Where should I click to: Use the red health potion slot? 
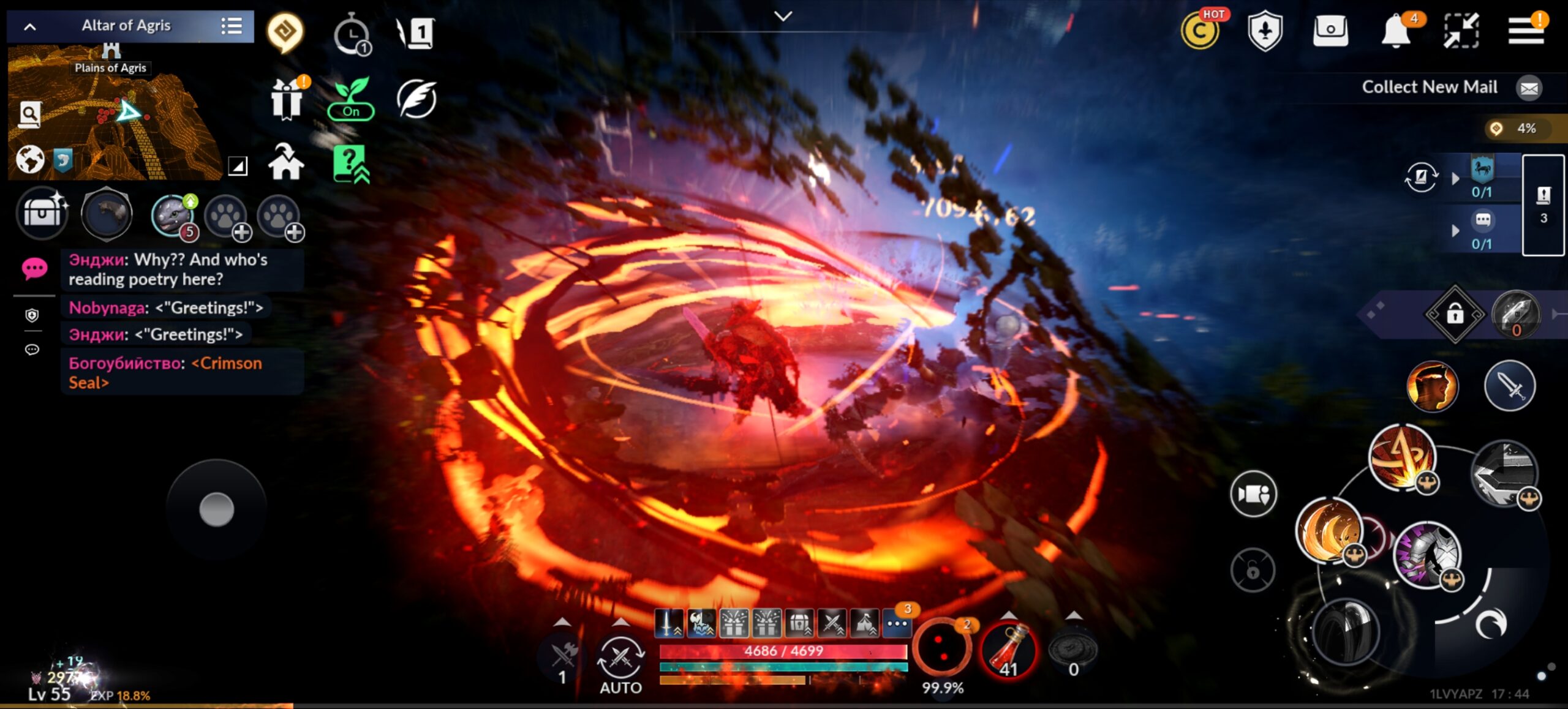point(1009,650)
